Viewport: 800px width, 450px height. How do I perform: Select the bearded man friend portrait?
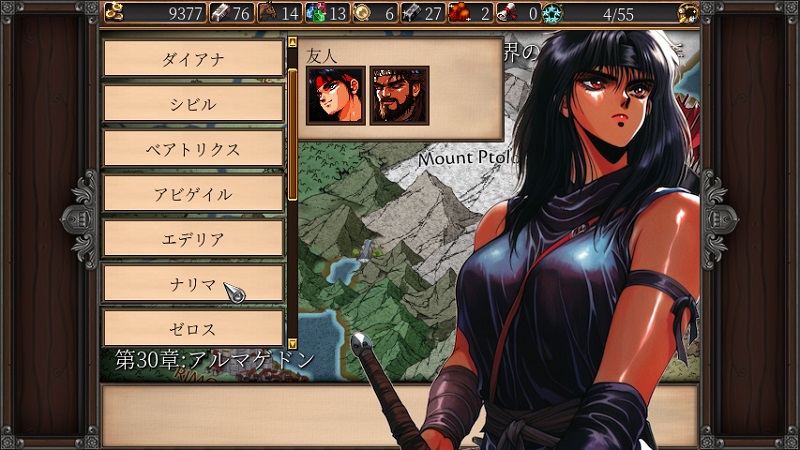(399, 95)
